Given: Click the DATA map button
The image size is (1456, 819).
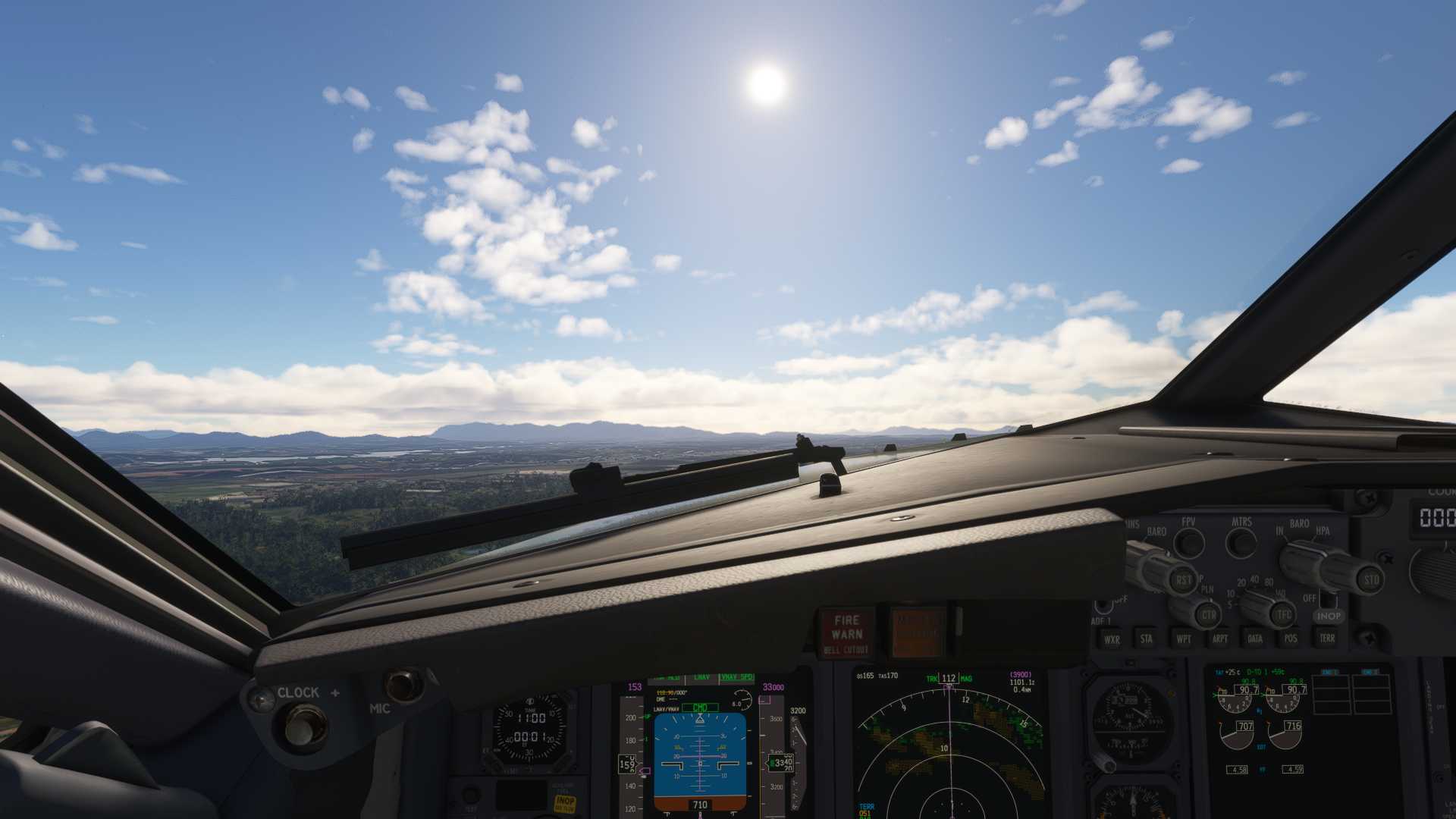Looking at the screenshot, I should click(x=1255, y=639).
